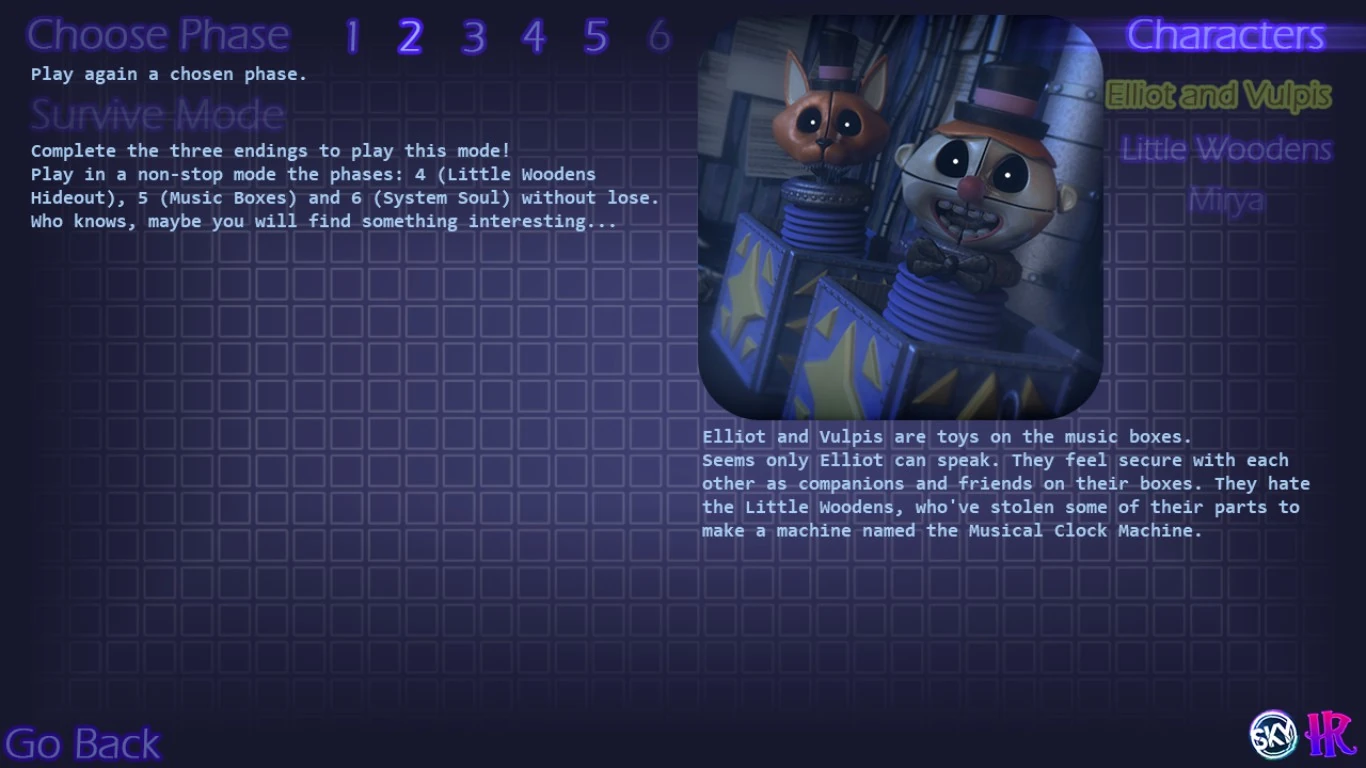Viewport: 1366px width, 768px height.
Task: Select the Elliot and Vulpis character
Action: (x=1219, y=96)
